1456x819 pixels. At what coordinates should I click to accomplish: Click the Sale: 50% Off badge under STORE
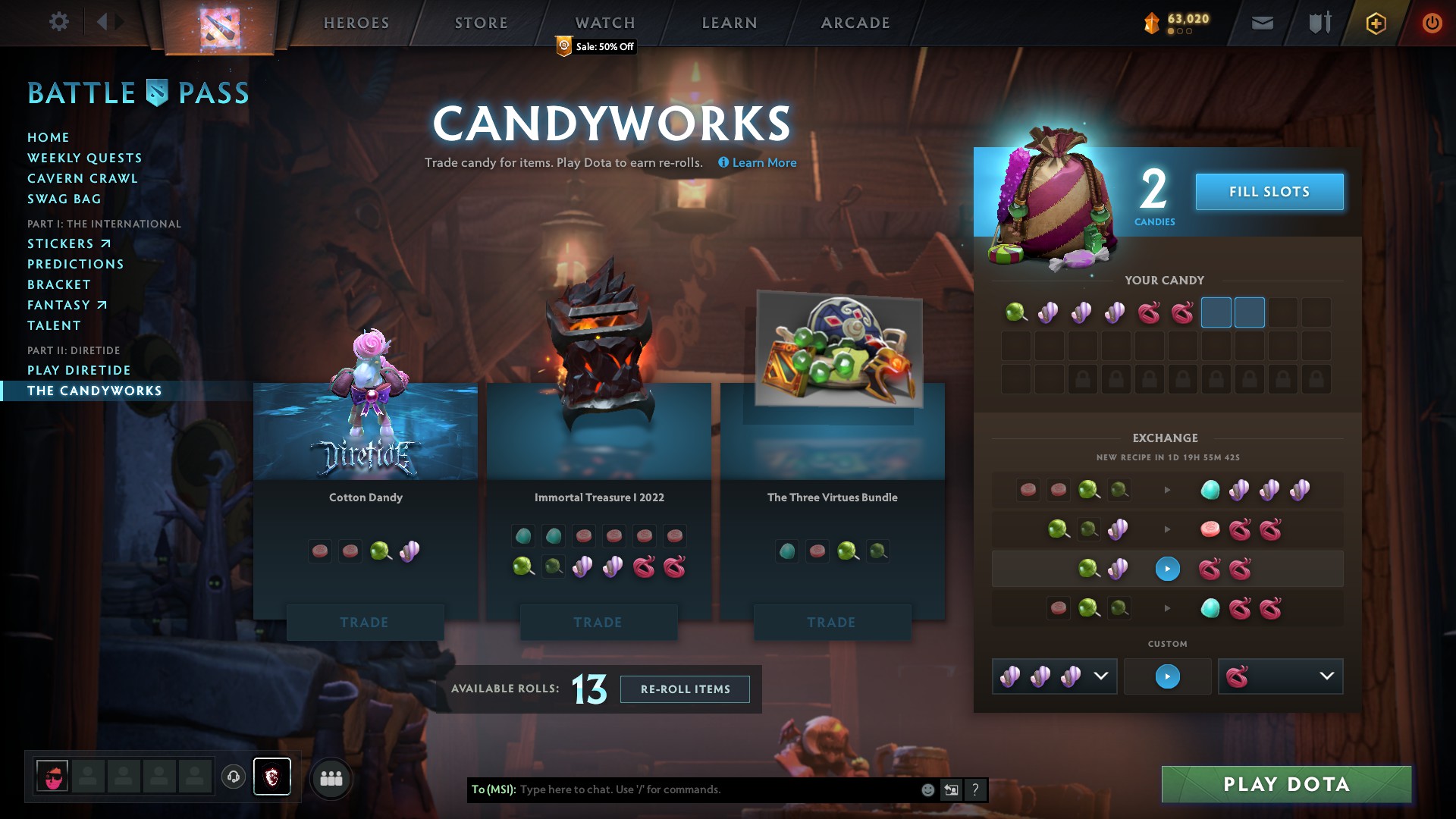click(x=595, y=47)
